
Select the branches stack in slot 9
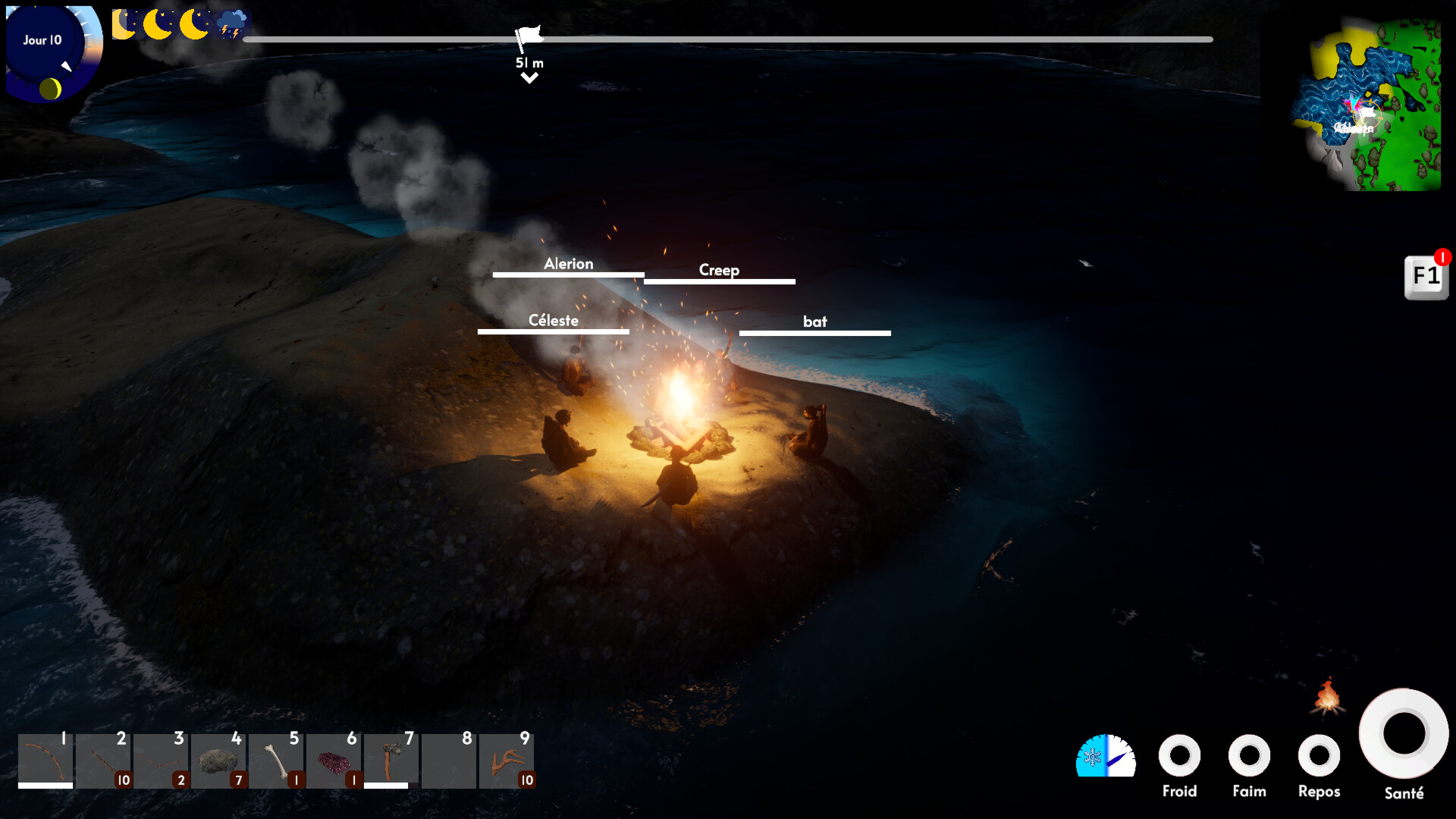tap(507, 761)
